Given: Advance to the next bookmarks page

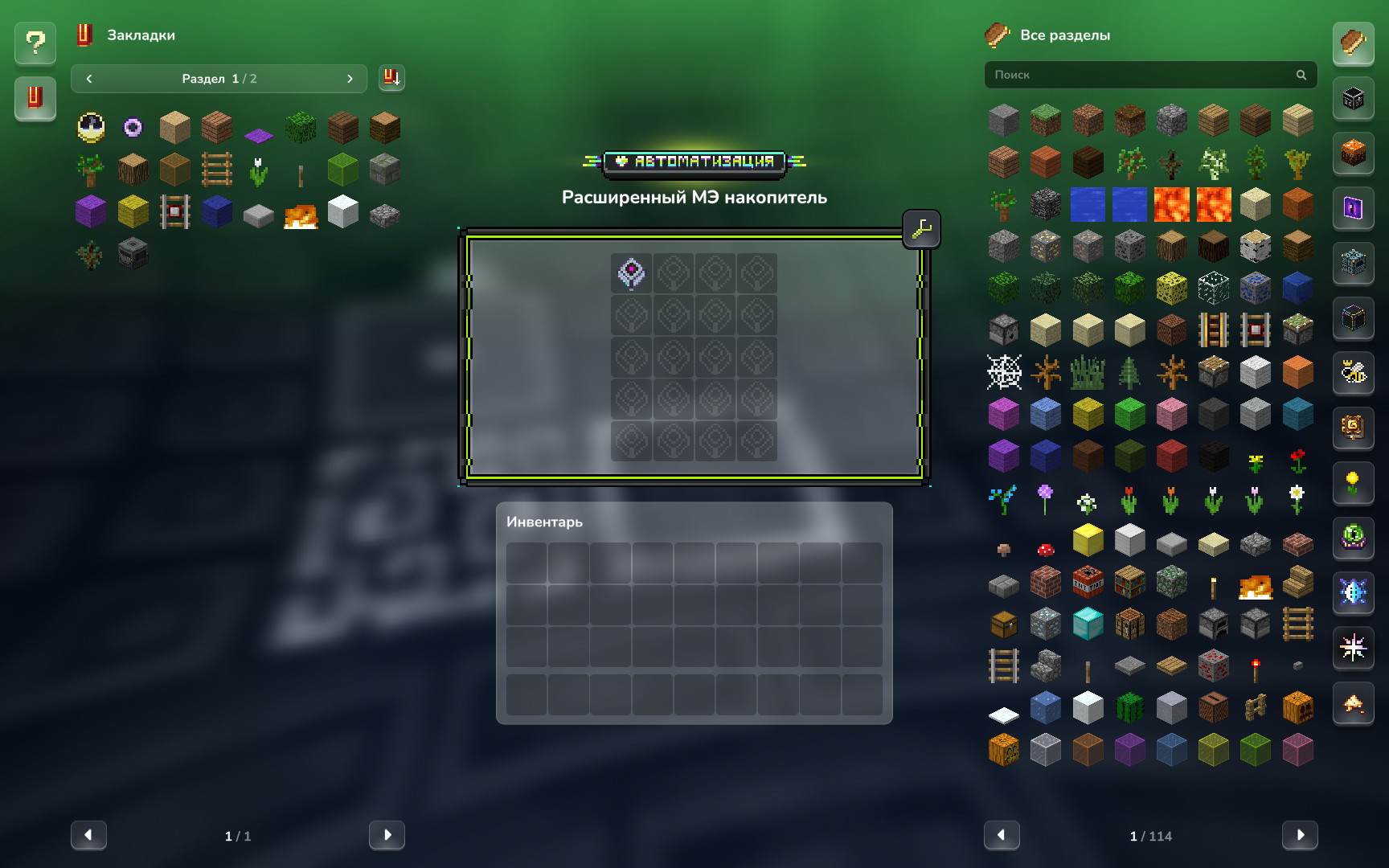Looking at the screenshot, I should coord(387,835).
